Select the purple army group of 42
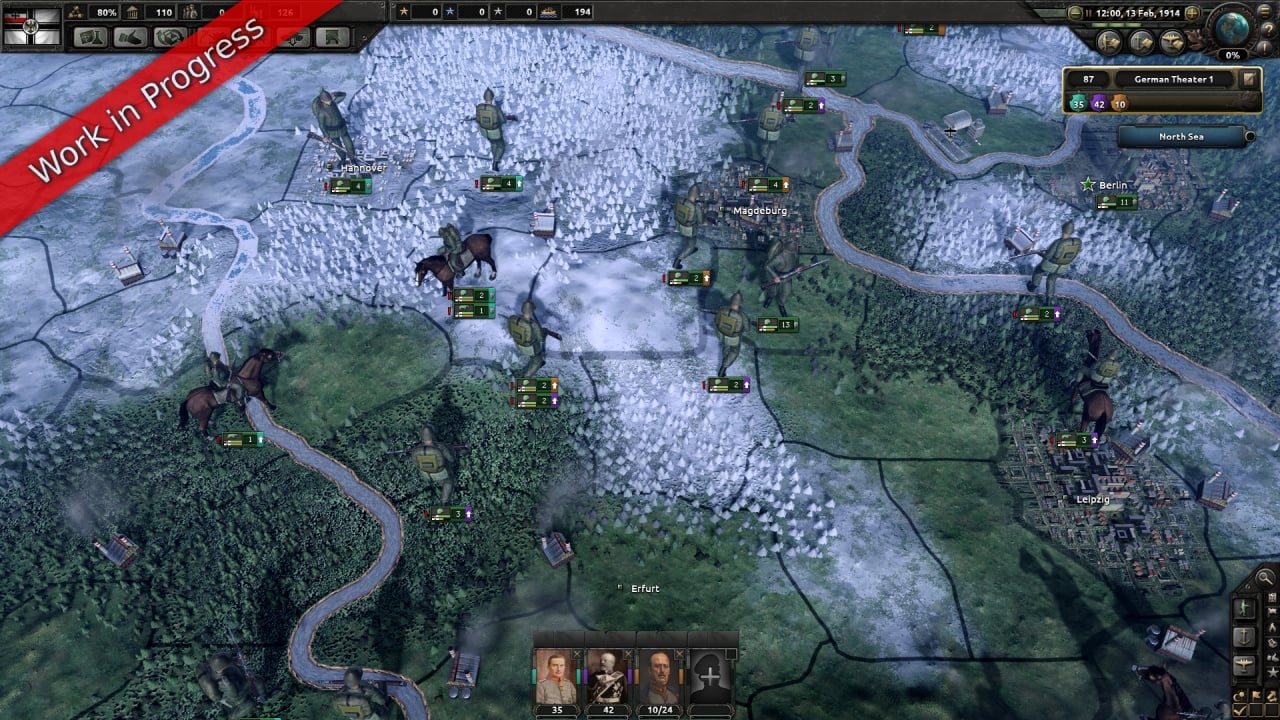1280x720 pixels. pyautogui.click(x=1099, y=103)
